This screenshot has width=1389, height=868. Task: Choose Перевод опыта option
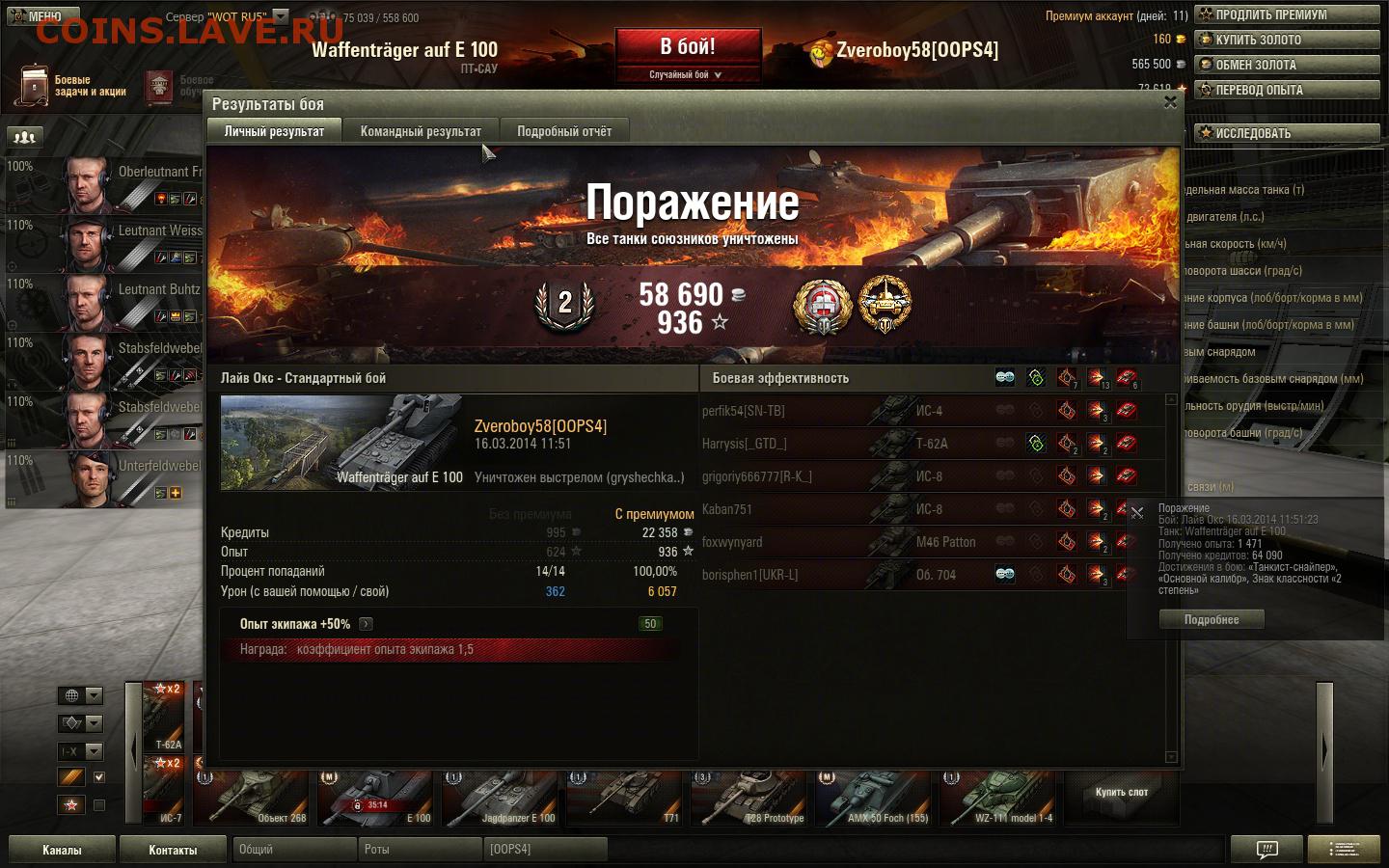pyautogui.click(x=1287, y=90)
